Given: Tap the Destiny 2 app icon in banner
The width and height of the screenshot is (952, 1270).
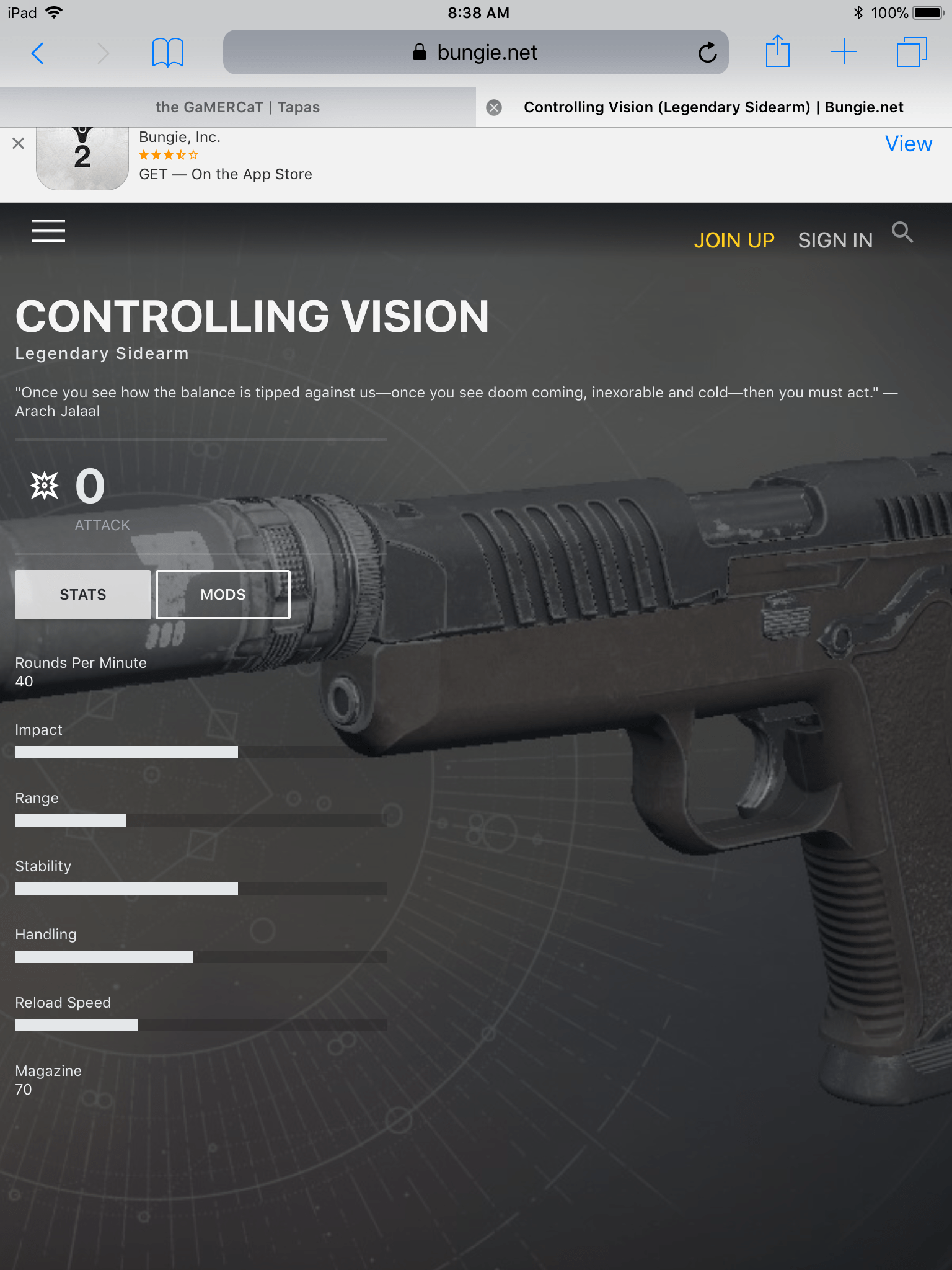Looking at the screenshot, I should (82, 156).
